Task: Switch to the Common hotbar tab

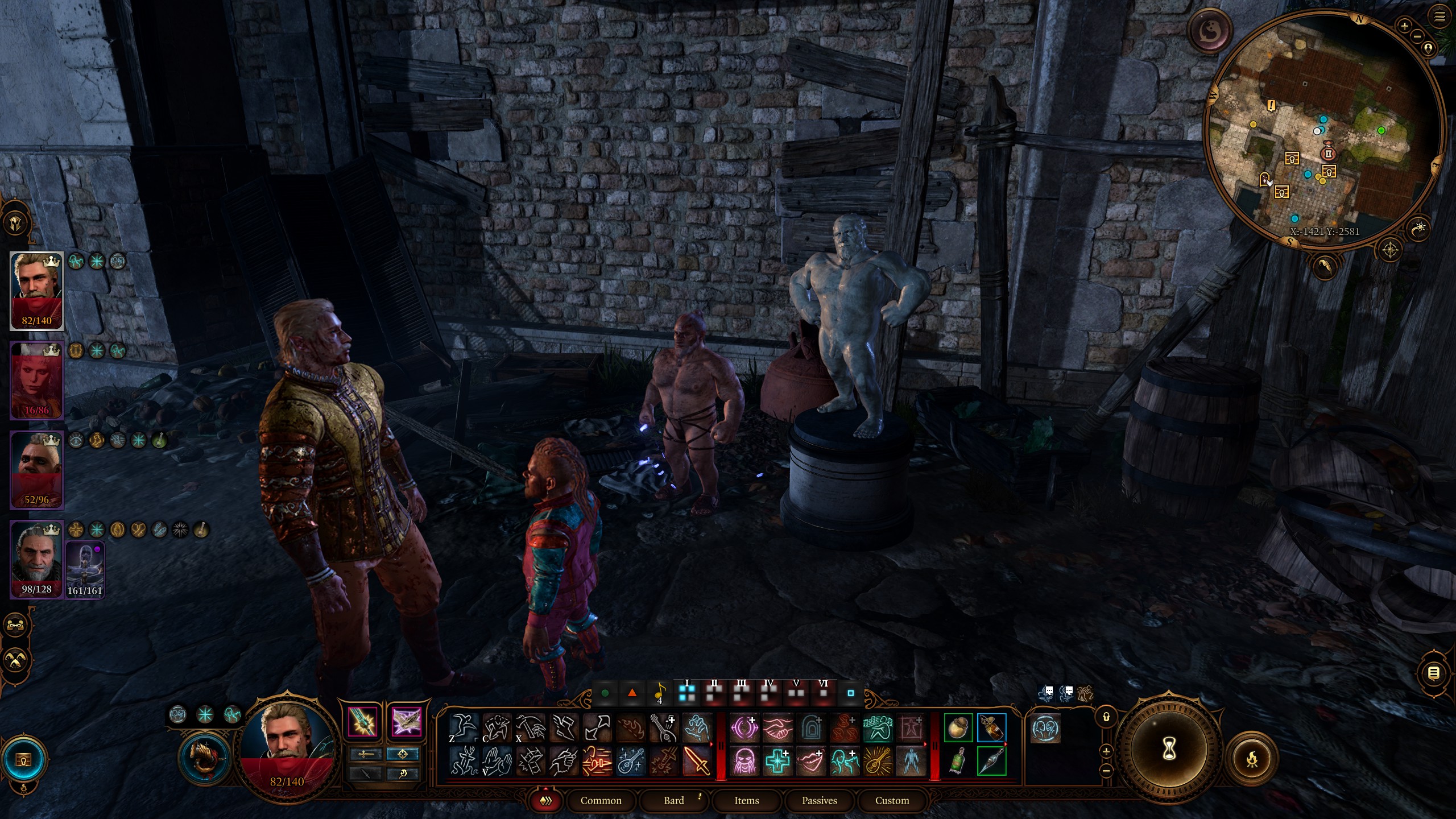Action: 601,800
